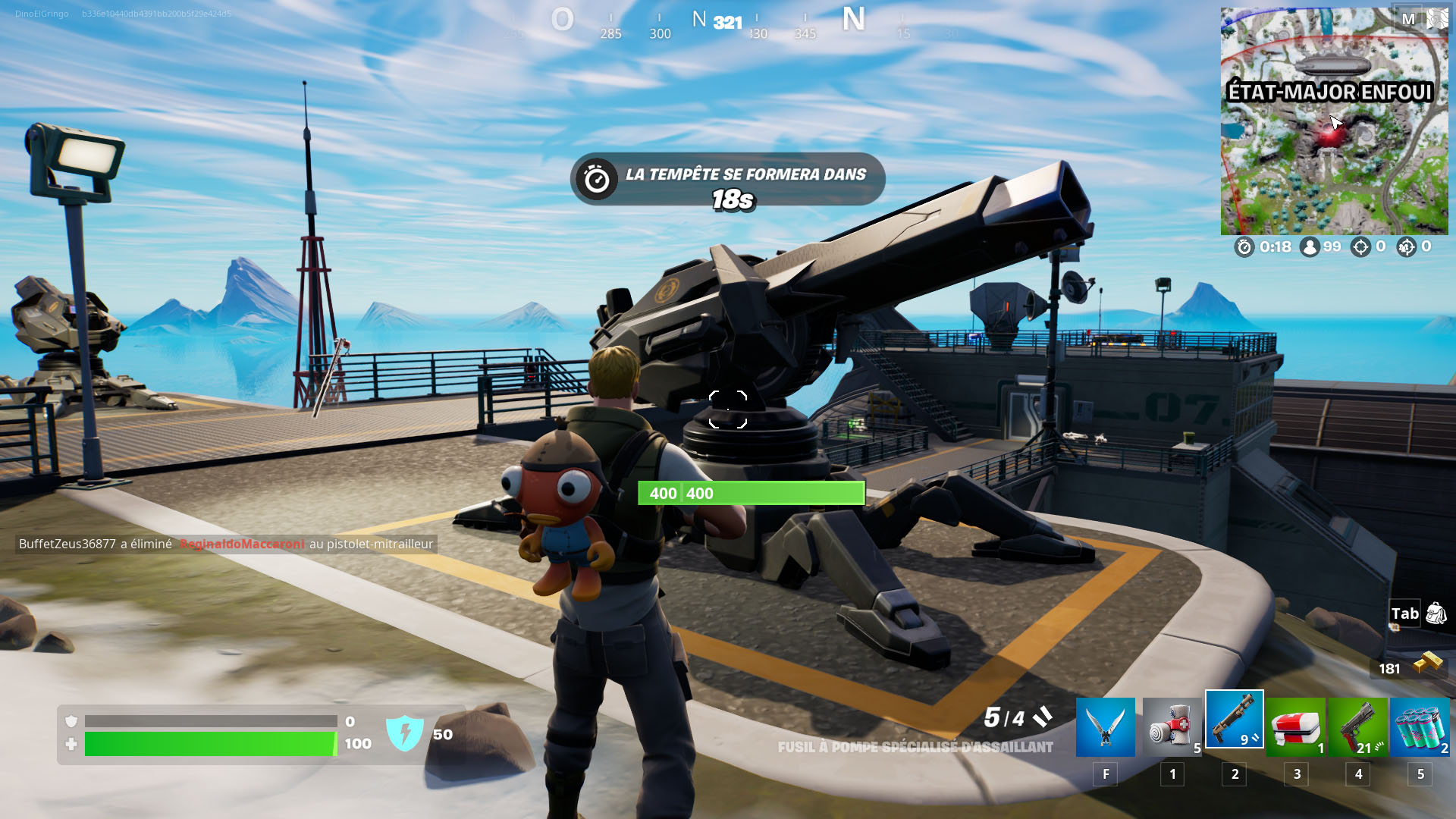This screenshot has width=1456, height=819.
Task: Select the pickaxe slot with twin blades
Action: [1105, 726]
